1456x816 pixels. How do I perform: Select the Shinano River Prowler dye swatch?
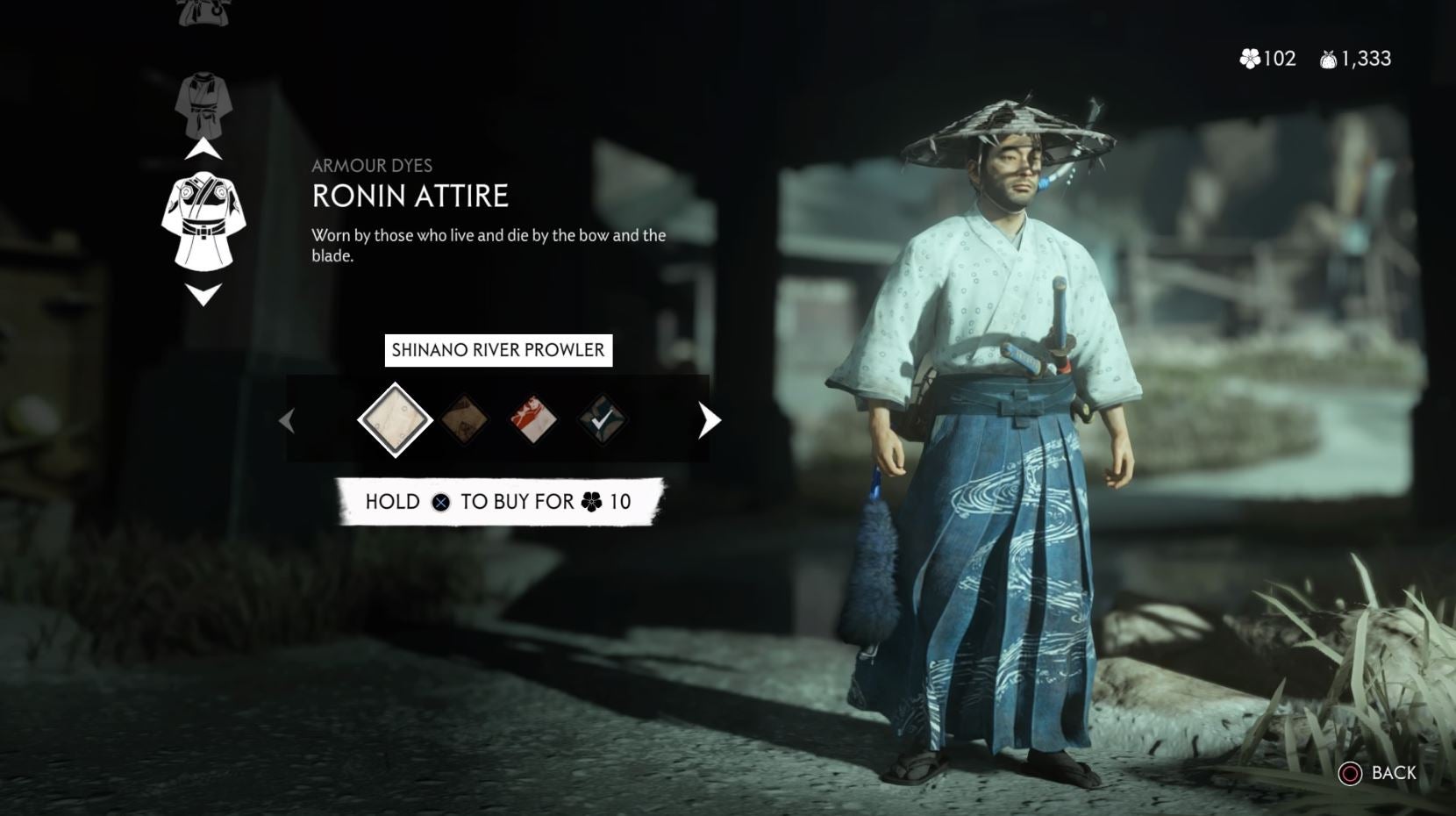pyautogui.click(x=396, y=420)
